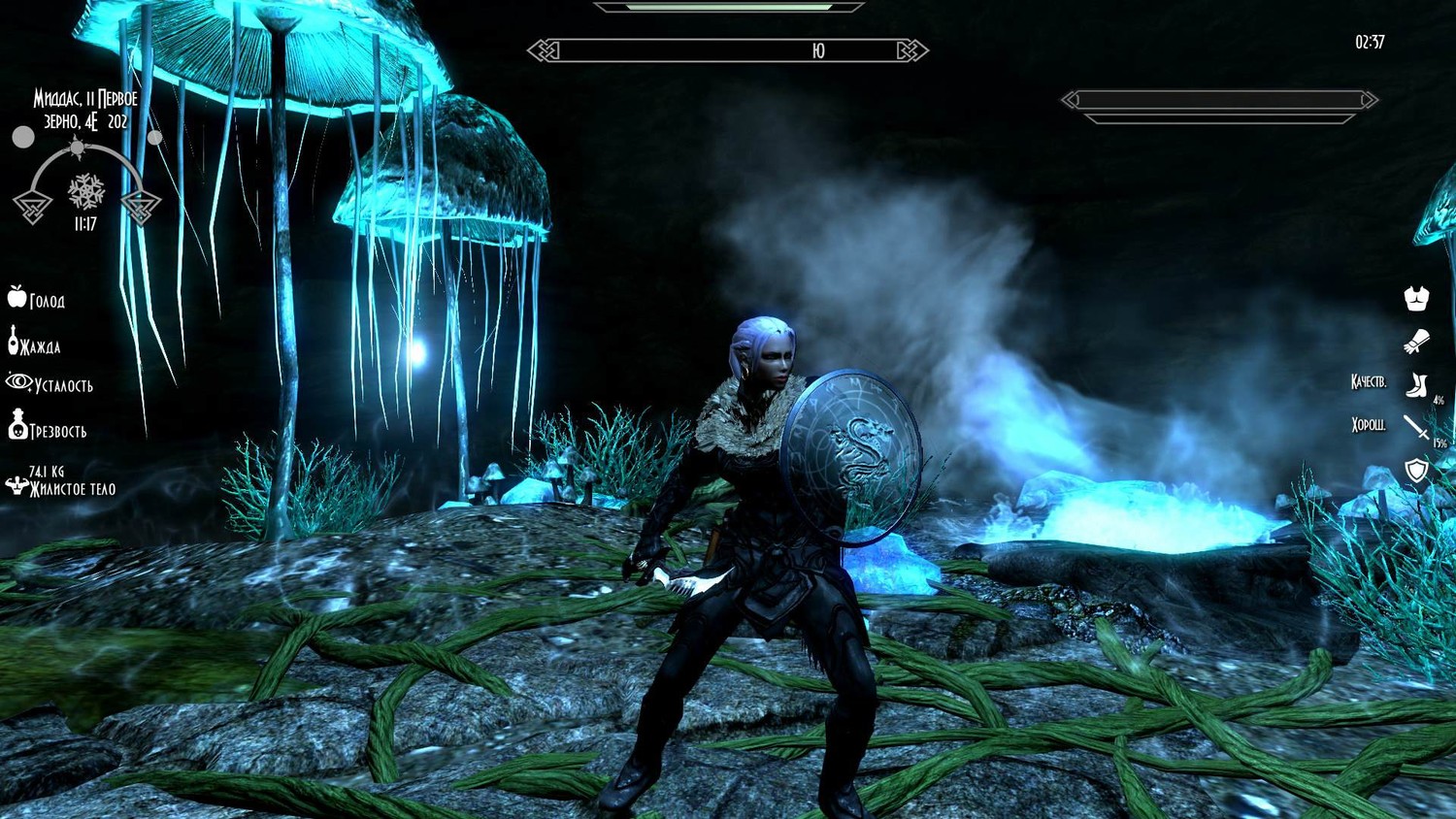Click the compass bar showing Ю
The height and width of the screenshot is (819, 1456).
tap(728, 50)
